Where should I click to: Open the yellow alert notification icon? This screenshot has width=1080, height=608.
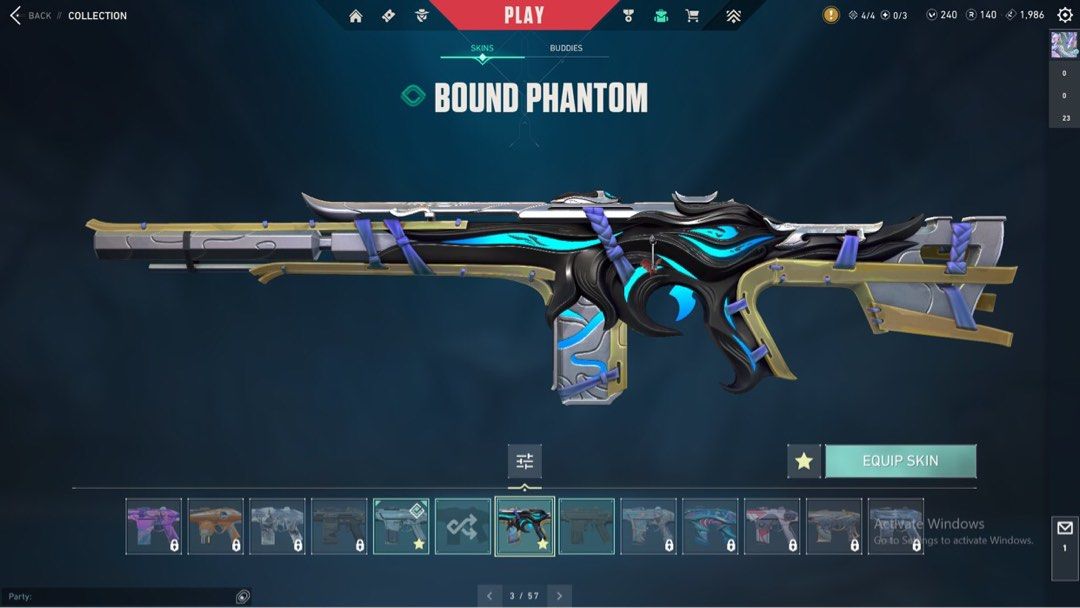tap(831, 15)
